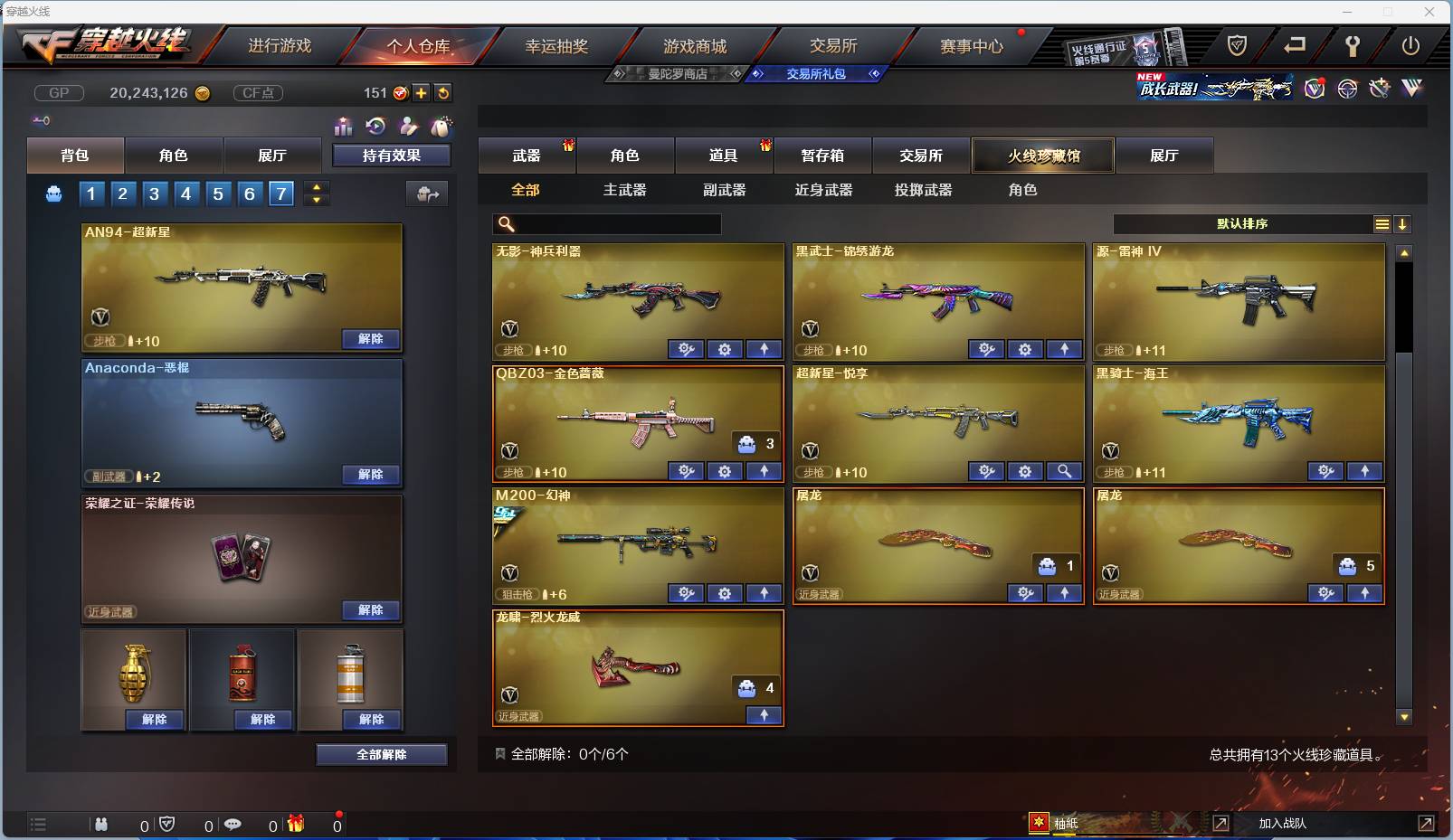Click the statistics bar-chart icon above the backpack
The width and height of the screenshot is (1453, 840).
[344, 127]
